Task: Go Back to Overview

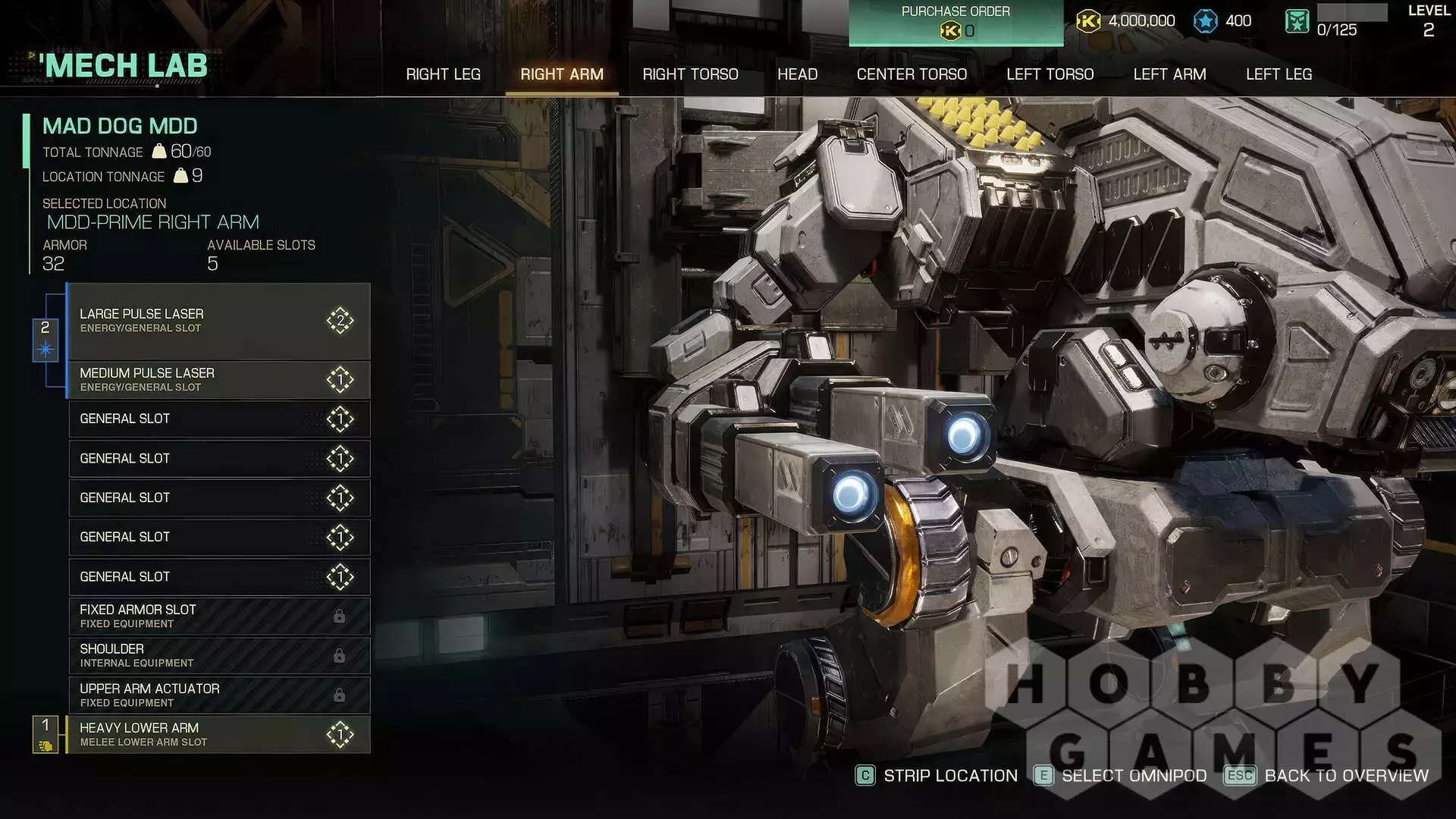Action: [x=1327, y=776]
